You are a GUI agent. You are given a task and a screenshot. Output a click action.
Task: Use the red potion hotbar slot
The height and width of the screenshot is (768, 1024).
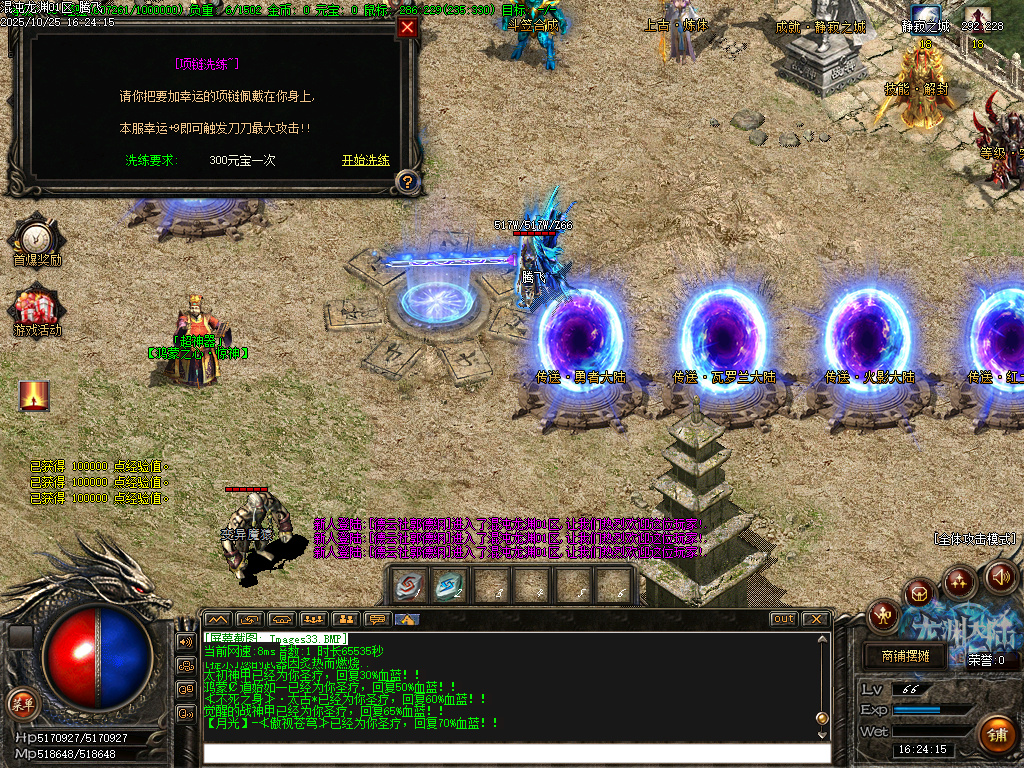[x=408, y=586]
